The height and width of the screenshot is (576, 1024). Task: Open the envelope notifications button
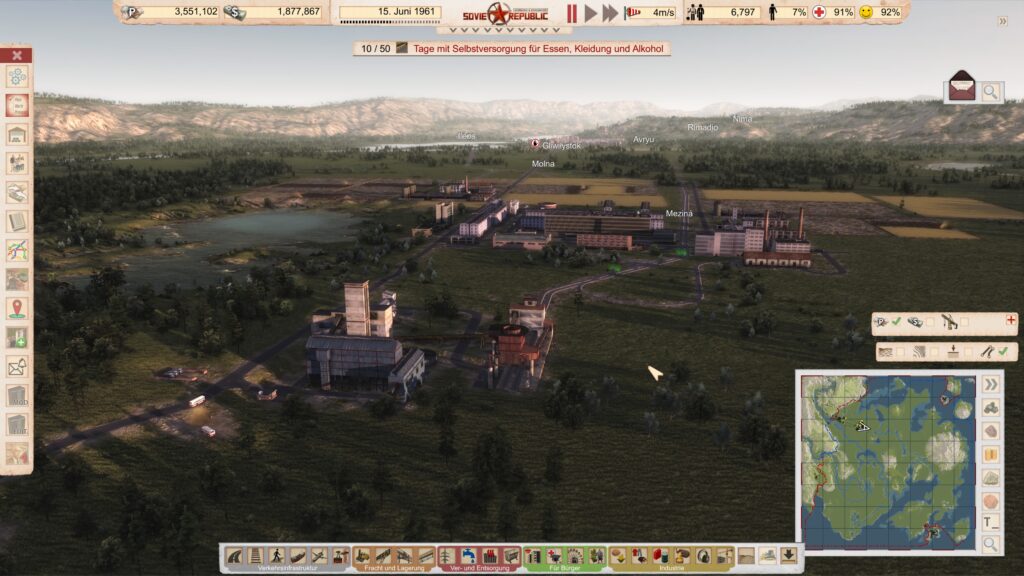pos(962,86)
